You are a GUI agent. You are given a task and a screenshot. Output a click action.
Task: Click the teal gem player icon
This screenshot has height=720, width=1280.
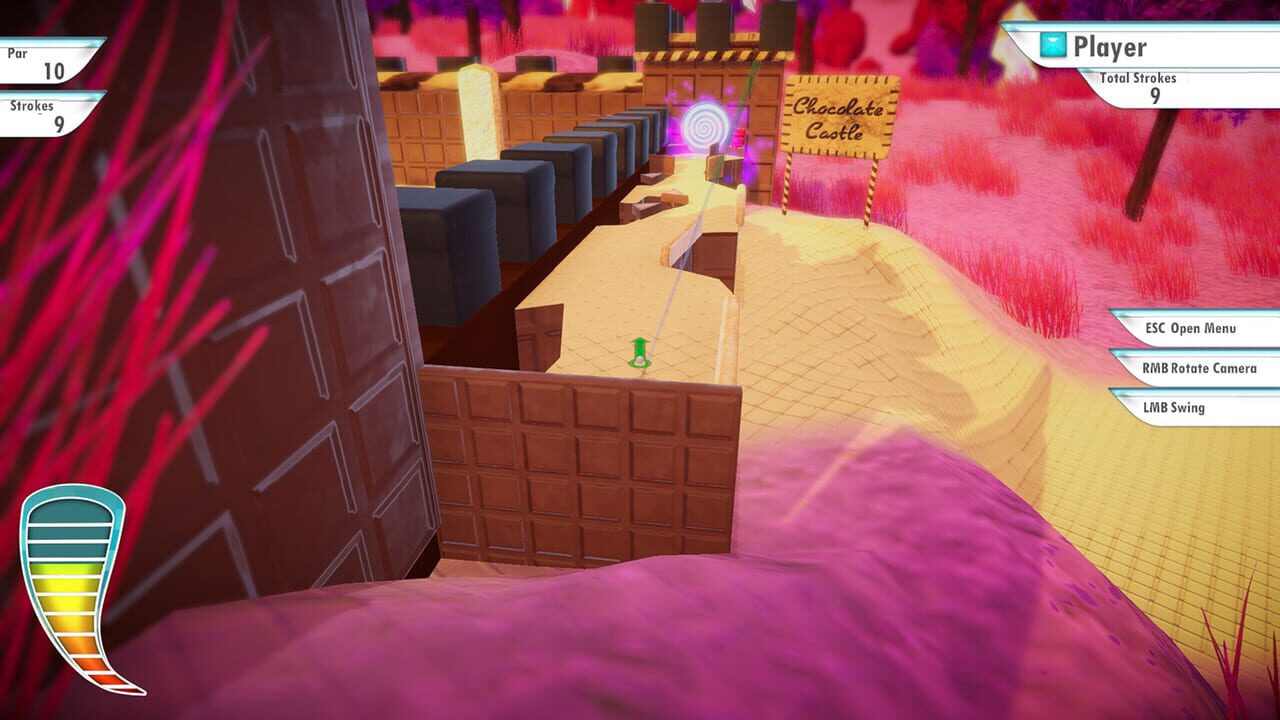click(x=1051, y=44)
